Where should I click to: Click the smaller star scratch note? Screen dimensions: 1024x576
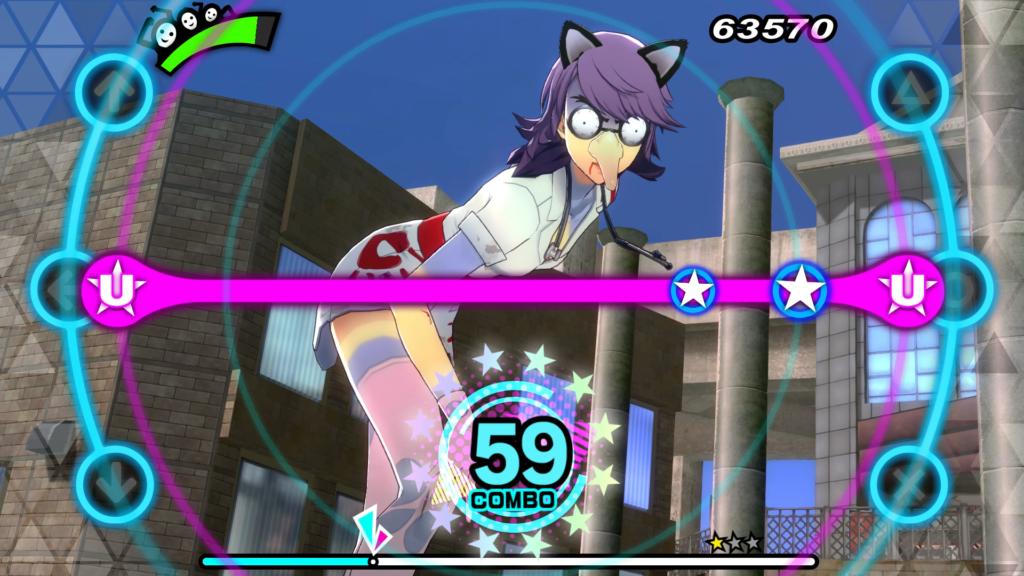point(693,290)
